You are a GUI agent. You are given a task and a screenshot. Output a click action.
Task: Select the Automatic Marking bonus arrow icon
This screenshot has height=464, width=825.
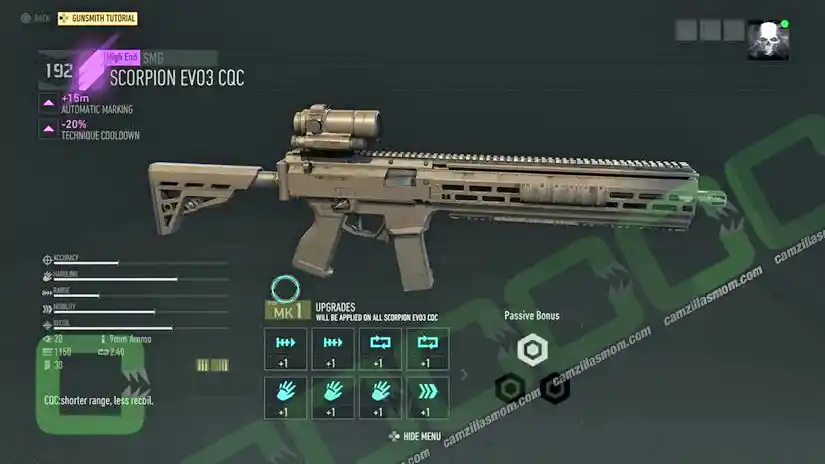[x=48, y=103]
